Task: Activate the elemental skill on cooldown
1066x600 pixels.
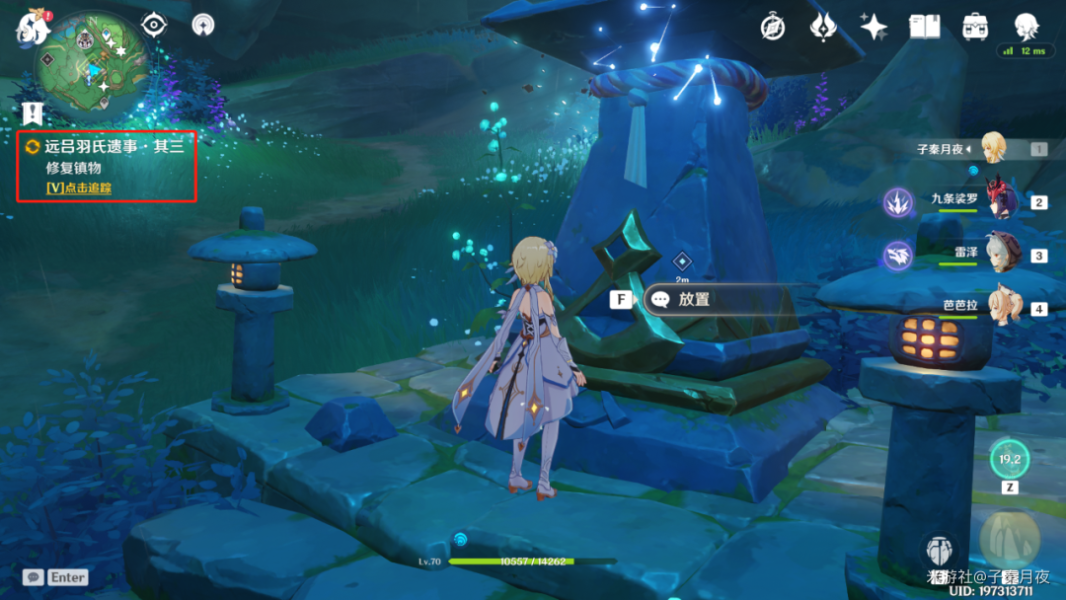Action: point(1009,459)
